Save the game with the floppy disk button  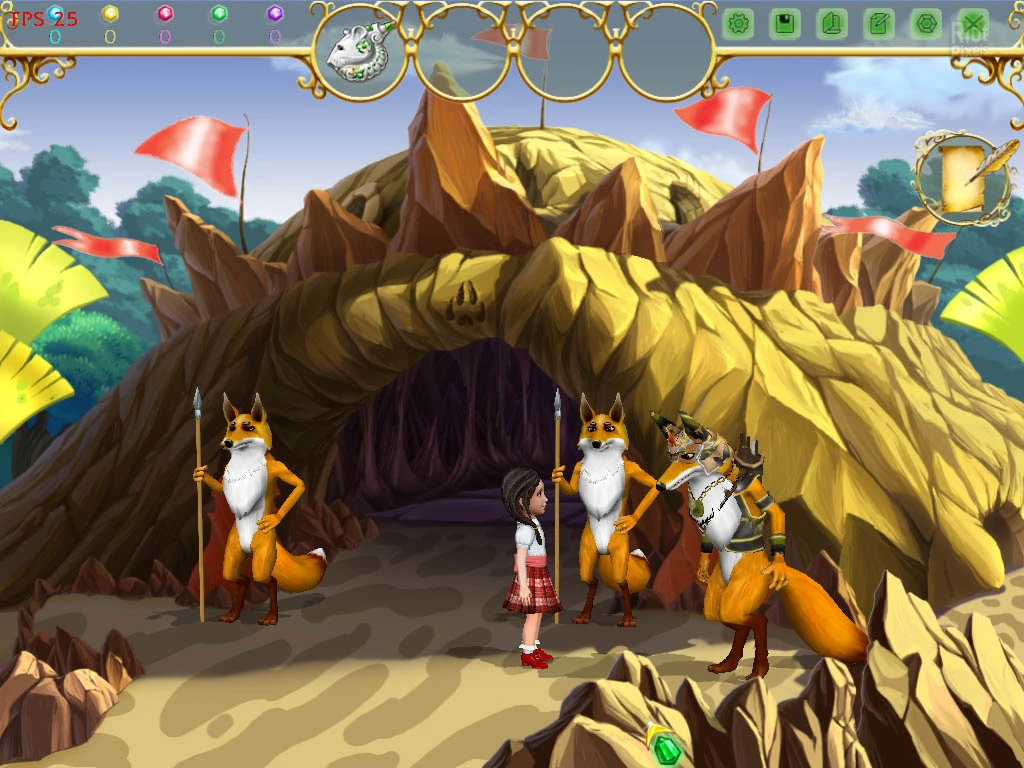coord(785,24)
